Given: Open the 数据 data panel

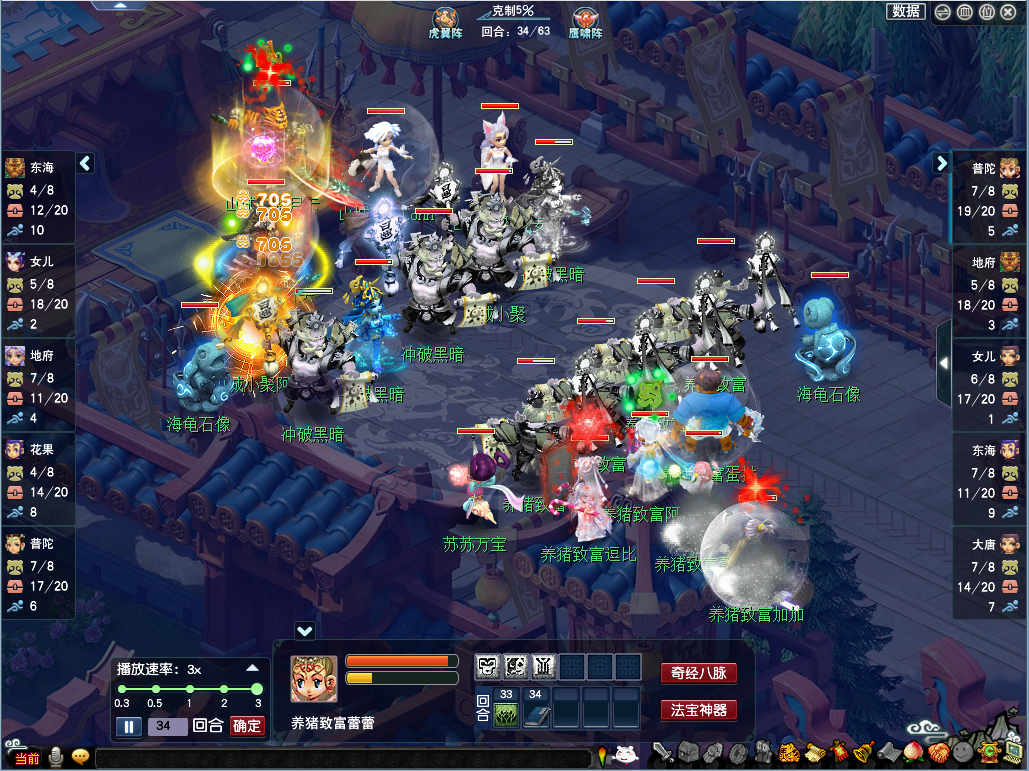Looking at the screenshot, I should [x=906, y=11].
